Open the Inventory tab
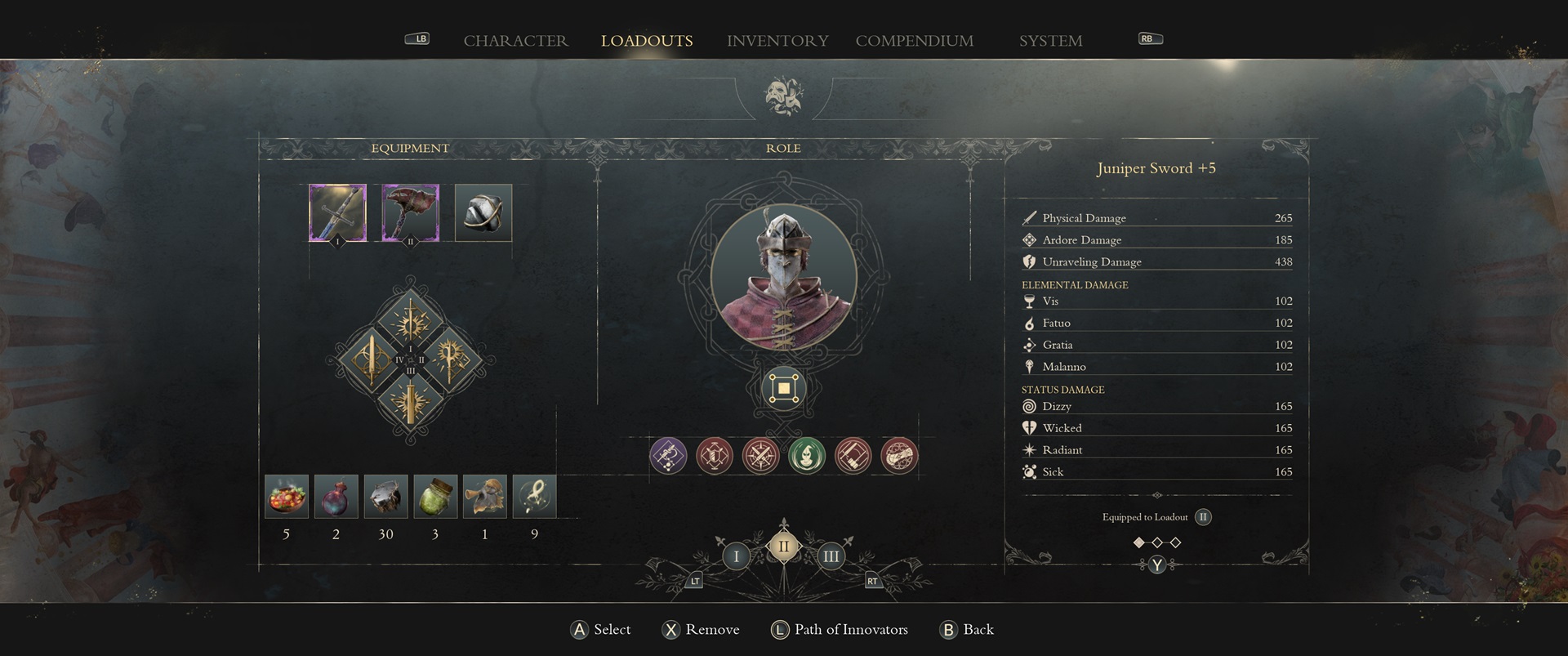 777,41
